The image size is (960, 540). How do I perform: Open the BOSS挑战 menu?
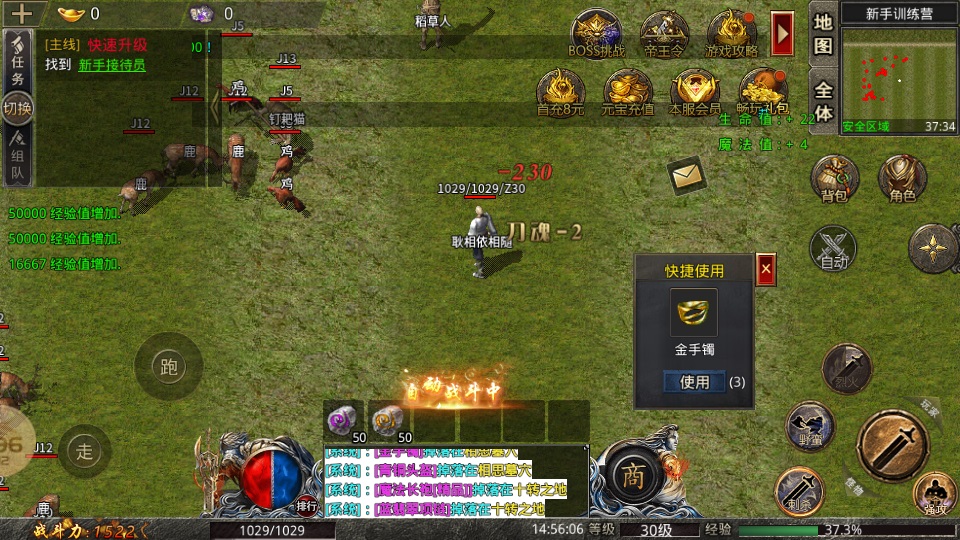[596, 33]
